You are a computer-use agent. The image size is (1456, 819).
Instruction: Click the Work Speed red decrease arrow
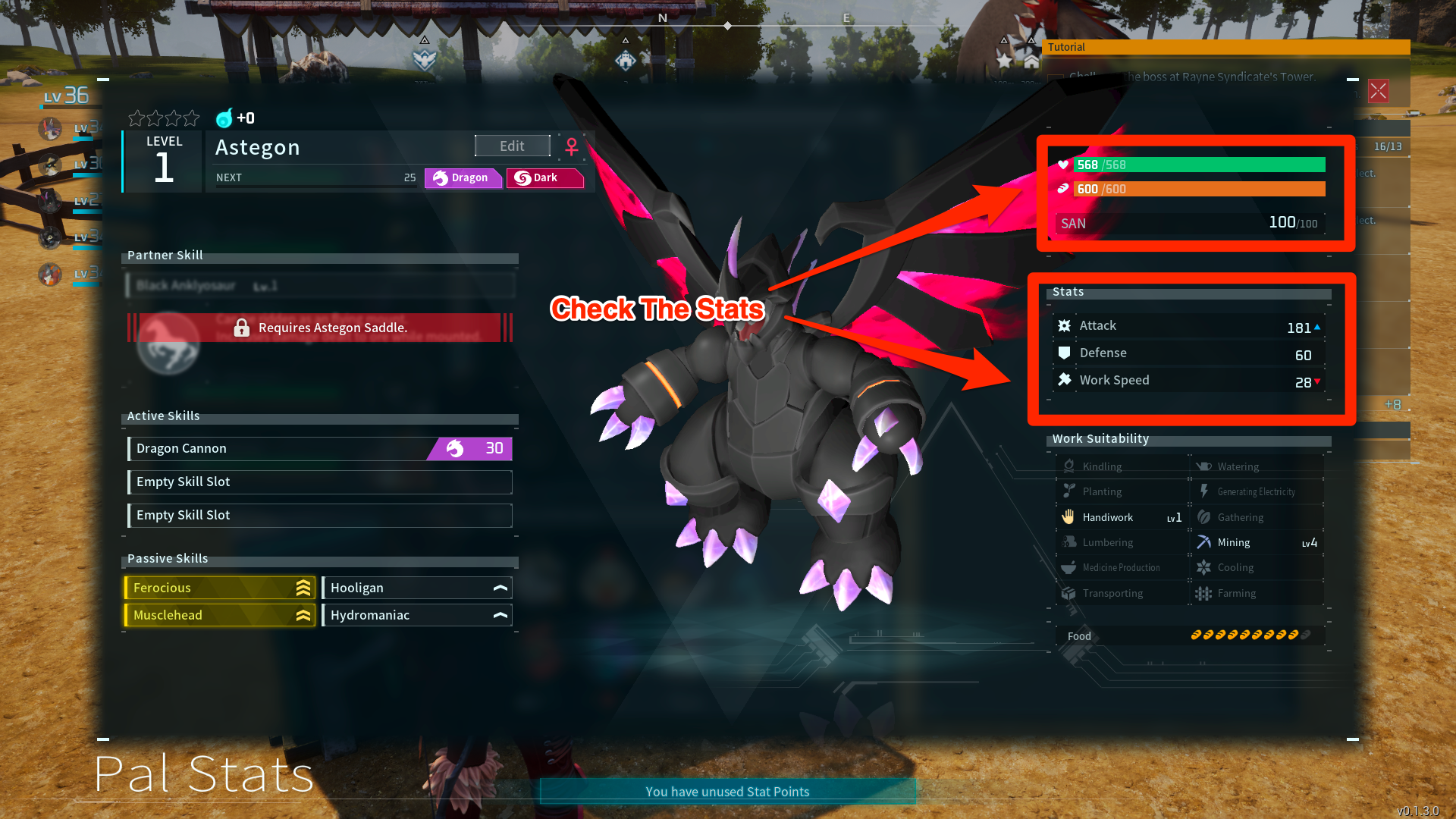[1317, 383]
